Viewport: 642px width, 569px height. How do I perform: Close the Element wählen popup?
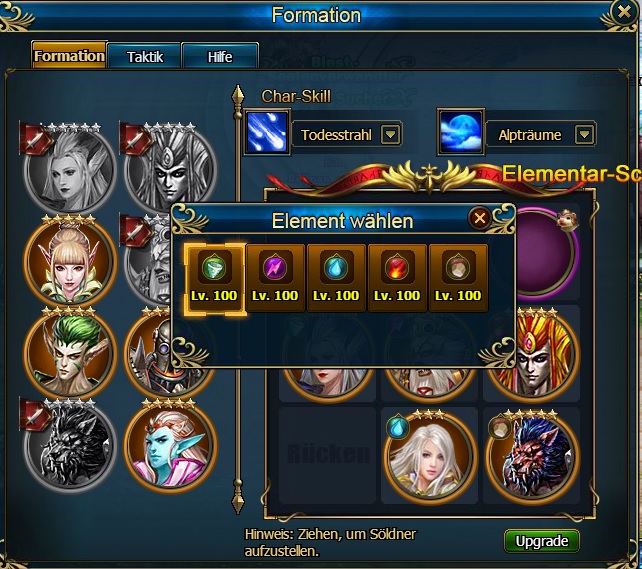point(480,217)
